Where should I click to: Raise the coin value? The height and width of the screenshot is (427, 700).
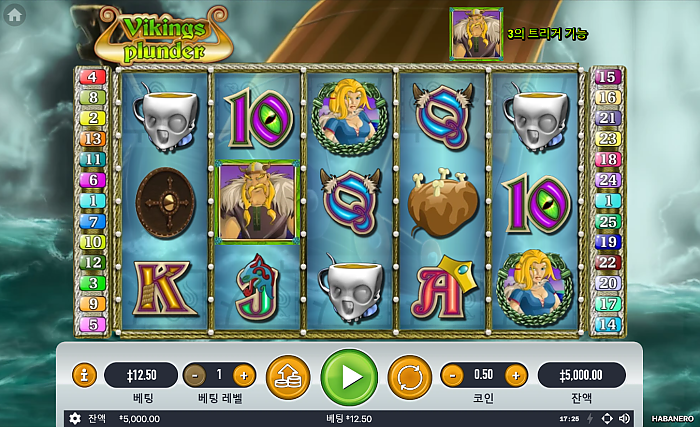(x=515, y=376)
